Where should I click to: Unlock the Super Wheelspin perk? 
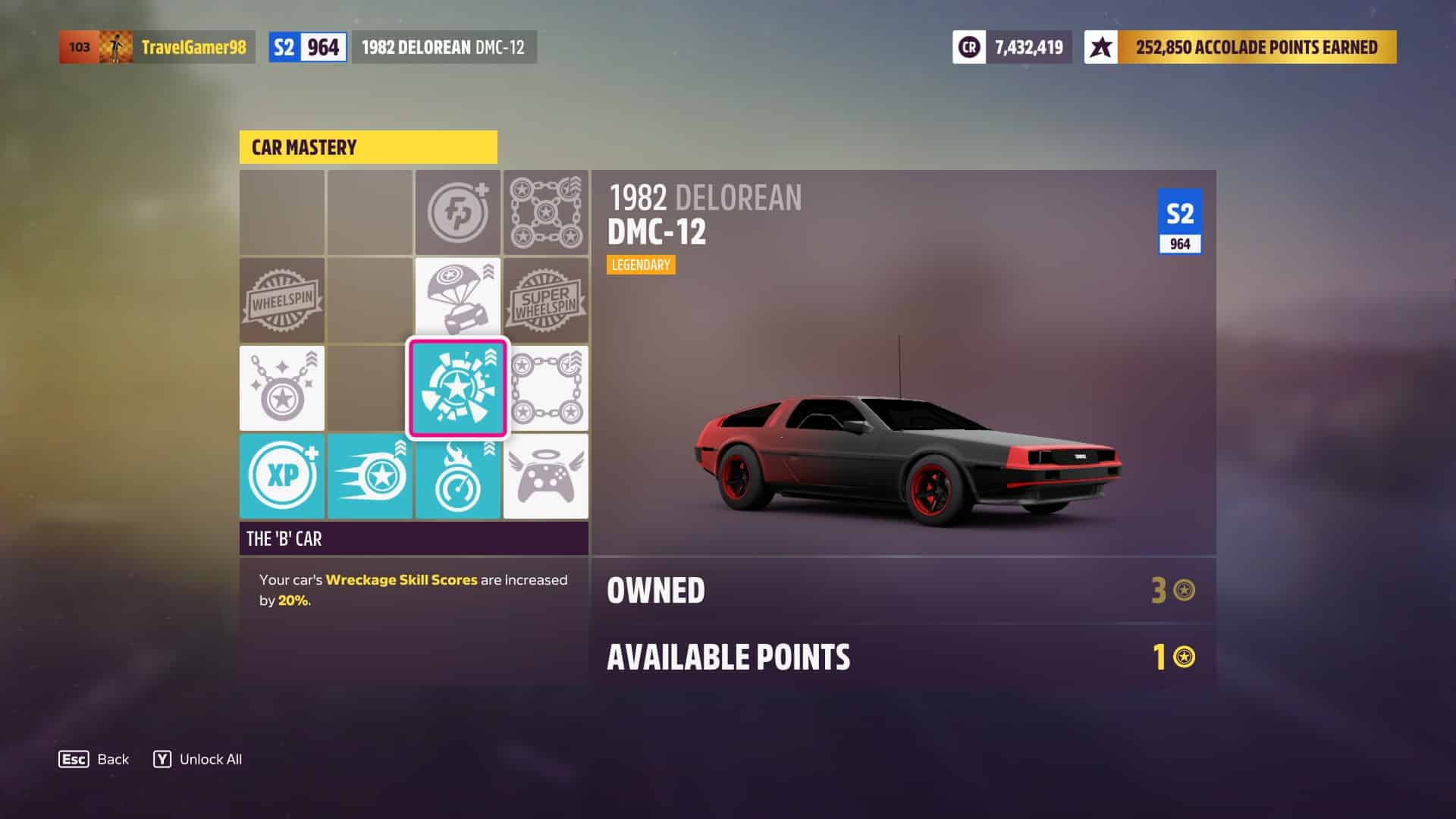click(x=546, y=300)
